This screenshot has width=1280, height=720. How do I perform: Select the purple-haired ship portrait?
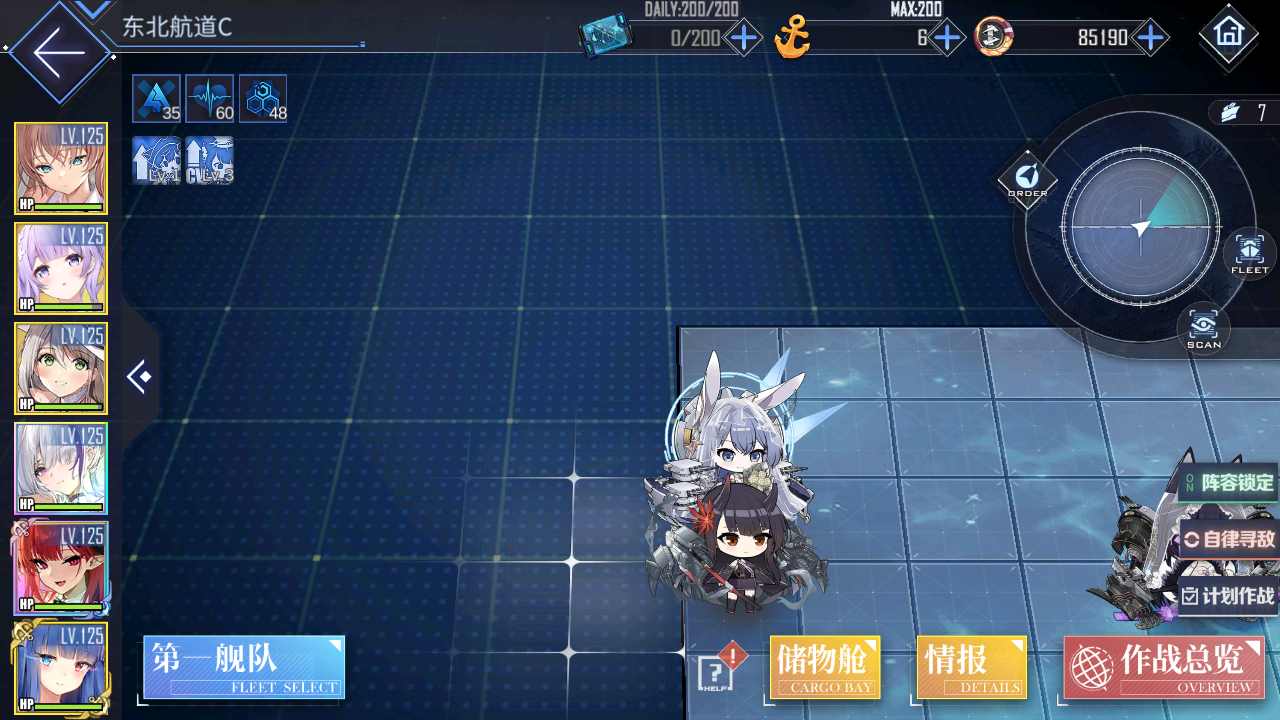click(x=61, y=268)
